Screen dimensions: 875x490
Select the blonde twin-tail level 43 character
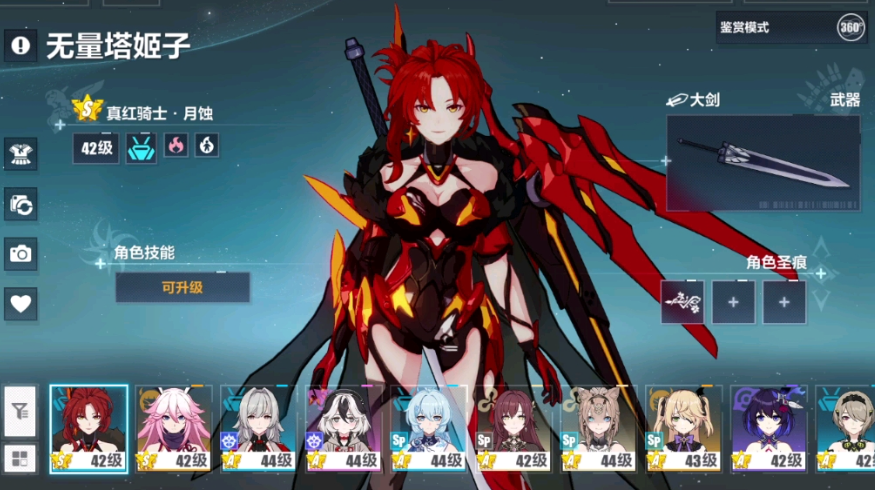pos(683,428)
